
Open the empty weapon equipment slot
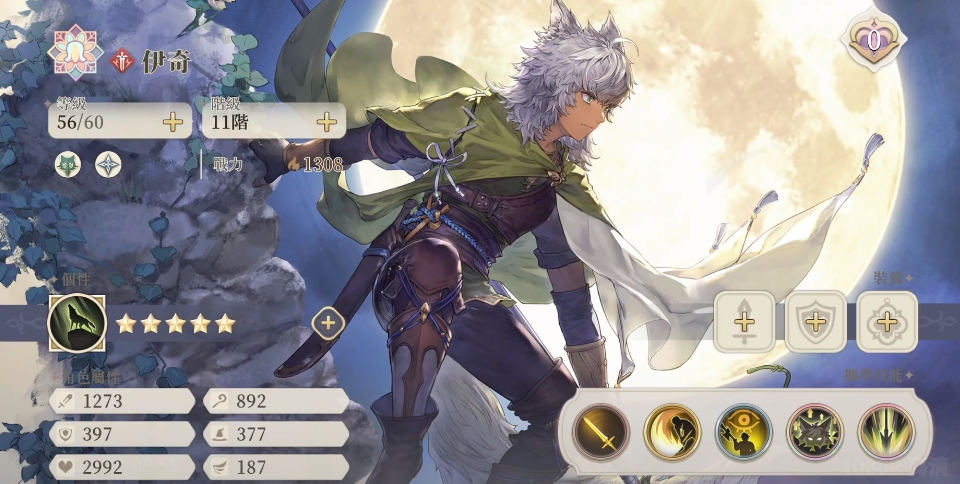[x=744, y=322]
